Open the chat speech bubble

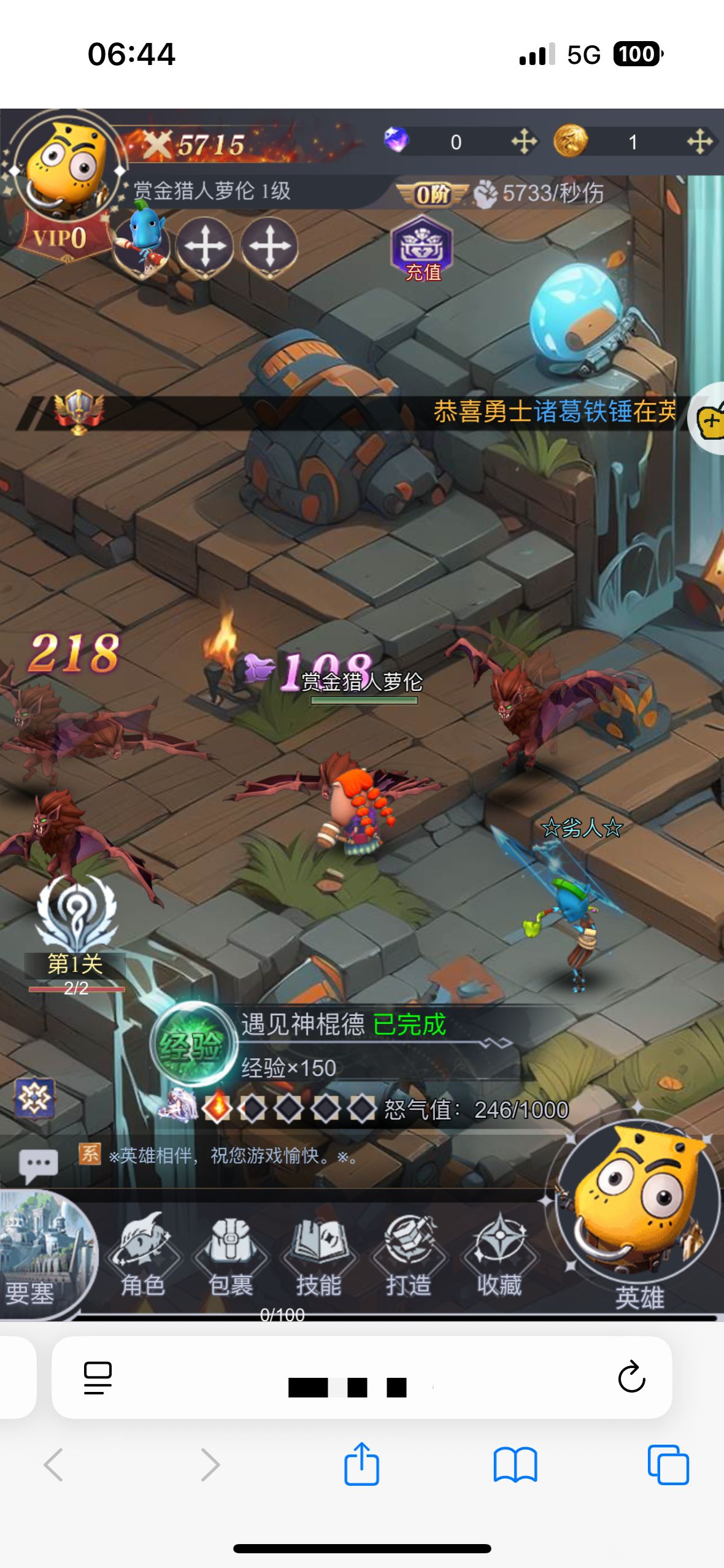[x=38, y=1163]
